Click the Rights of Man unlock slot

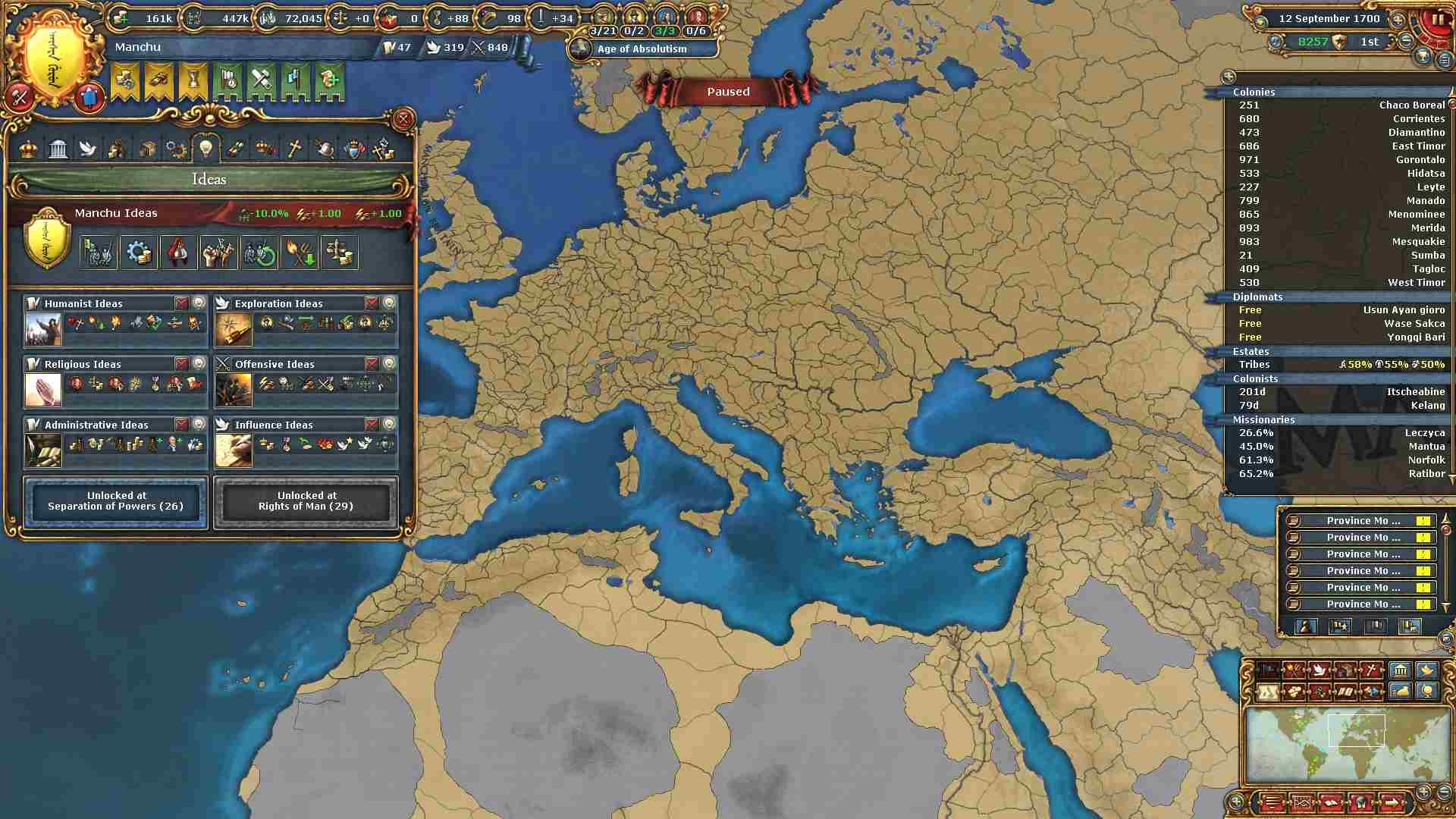tap(306, 501)
